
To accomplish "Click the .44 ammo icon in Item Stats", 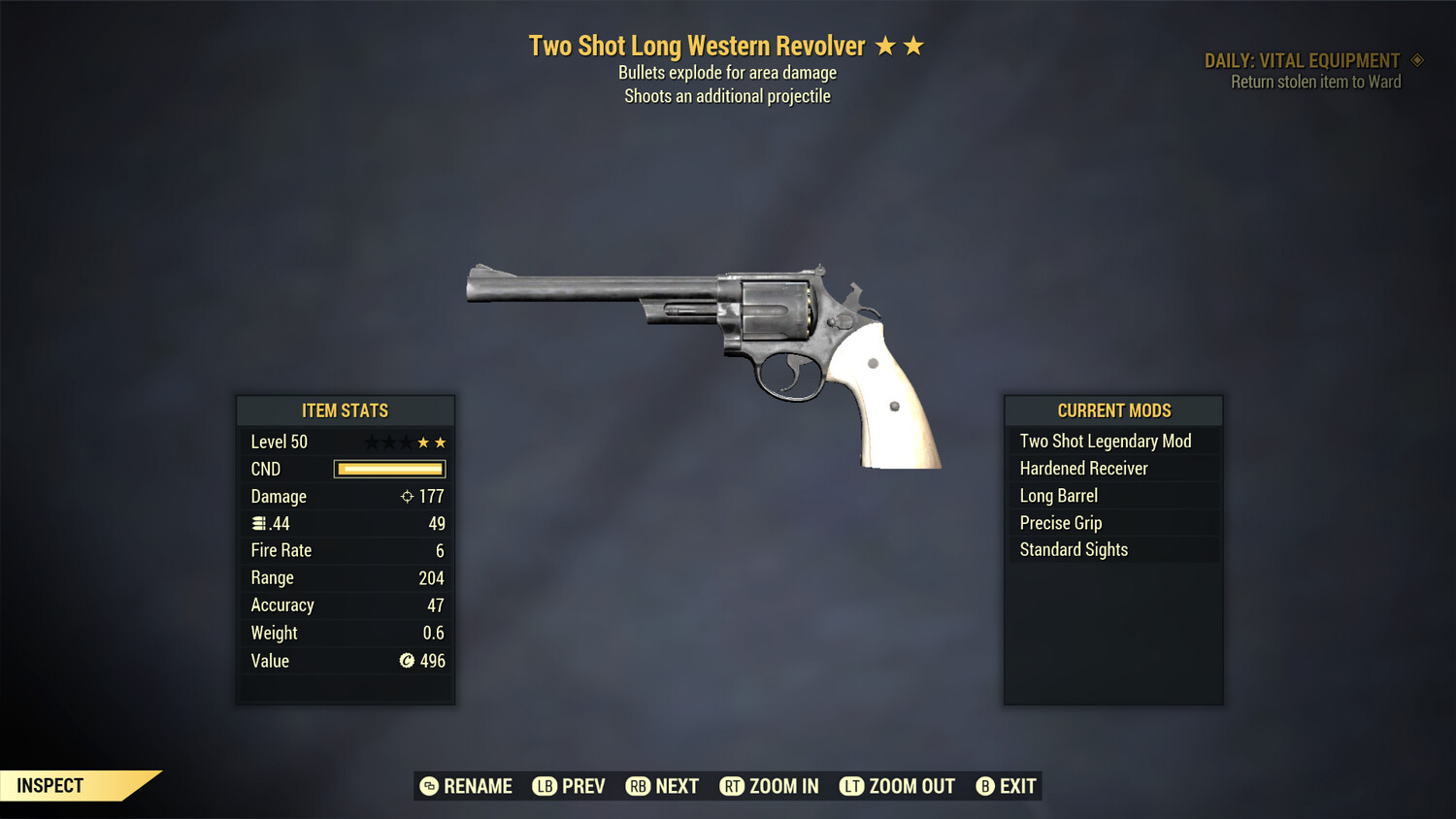I will click(259, 523).
